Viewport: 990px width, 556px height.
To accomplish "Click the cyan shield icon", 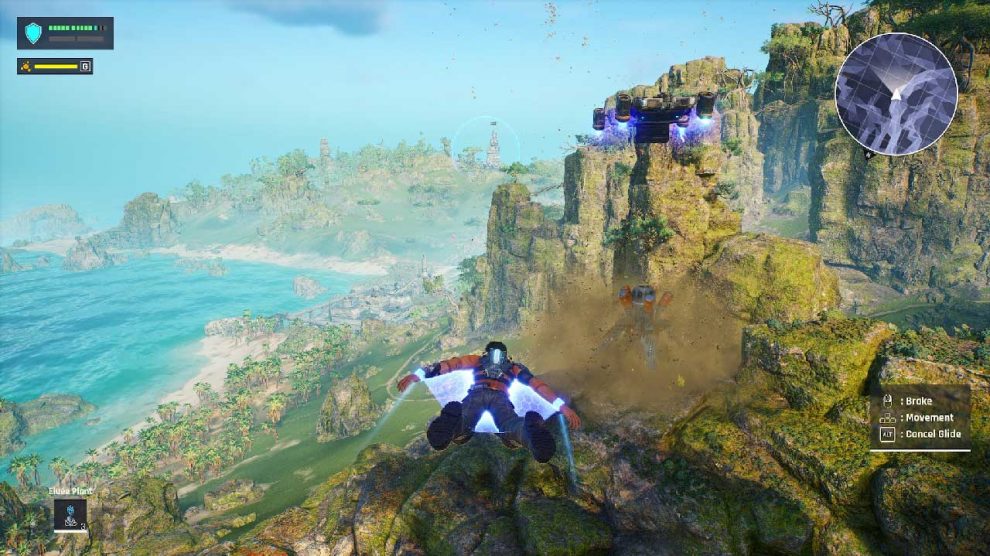I will point(34,33).
